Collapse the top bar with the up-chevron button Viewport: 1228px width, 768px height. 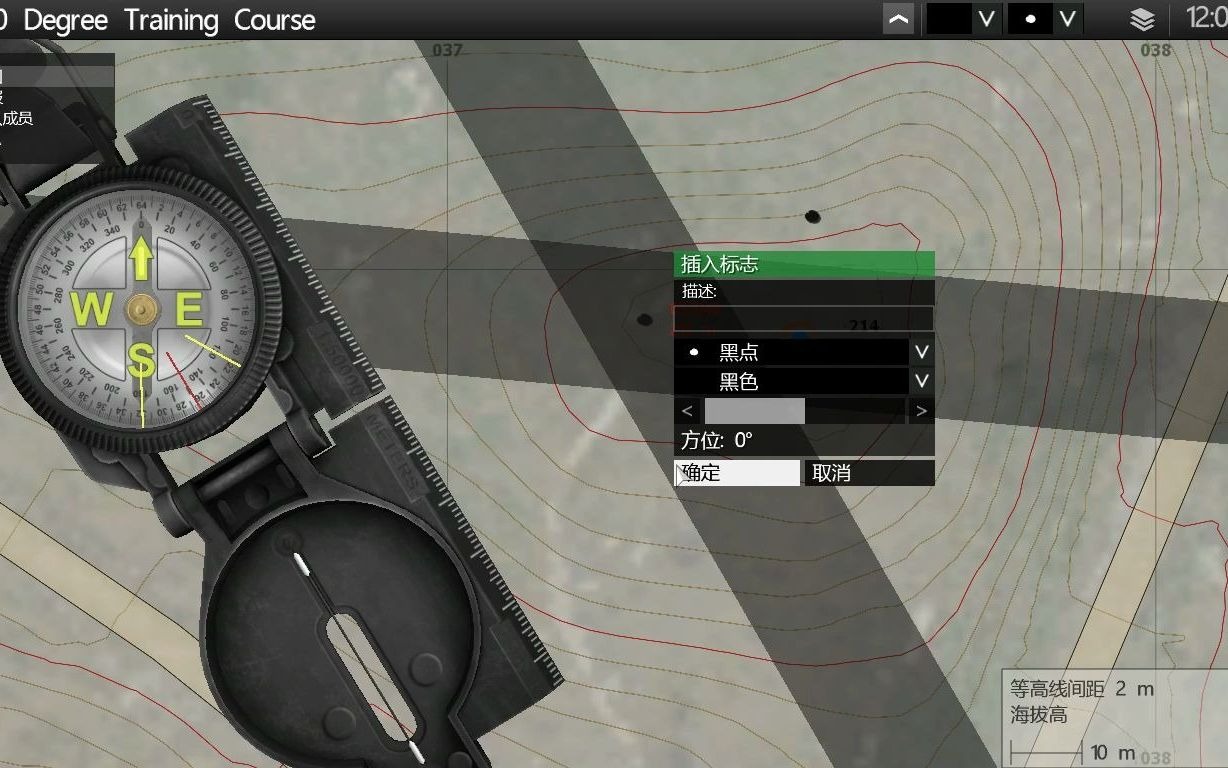coord(898,19)
